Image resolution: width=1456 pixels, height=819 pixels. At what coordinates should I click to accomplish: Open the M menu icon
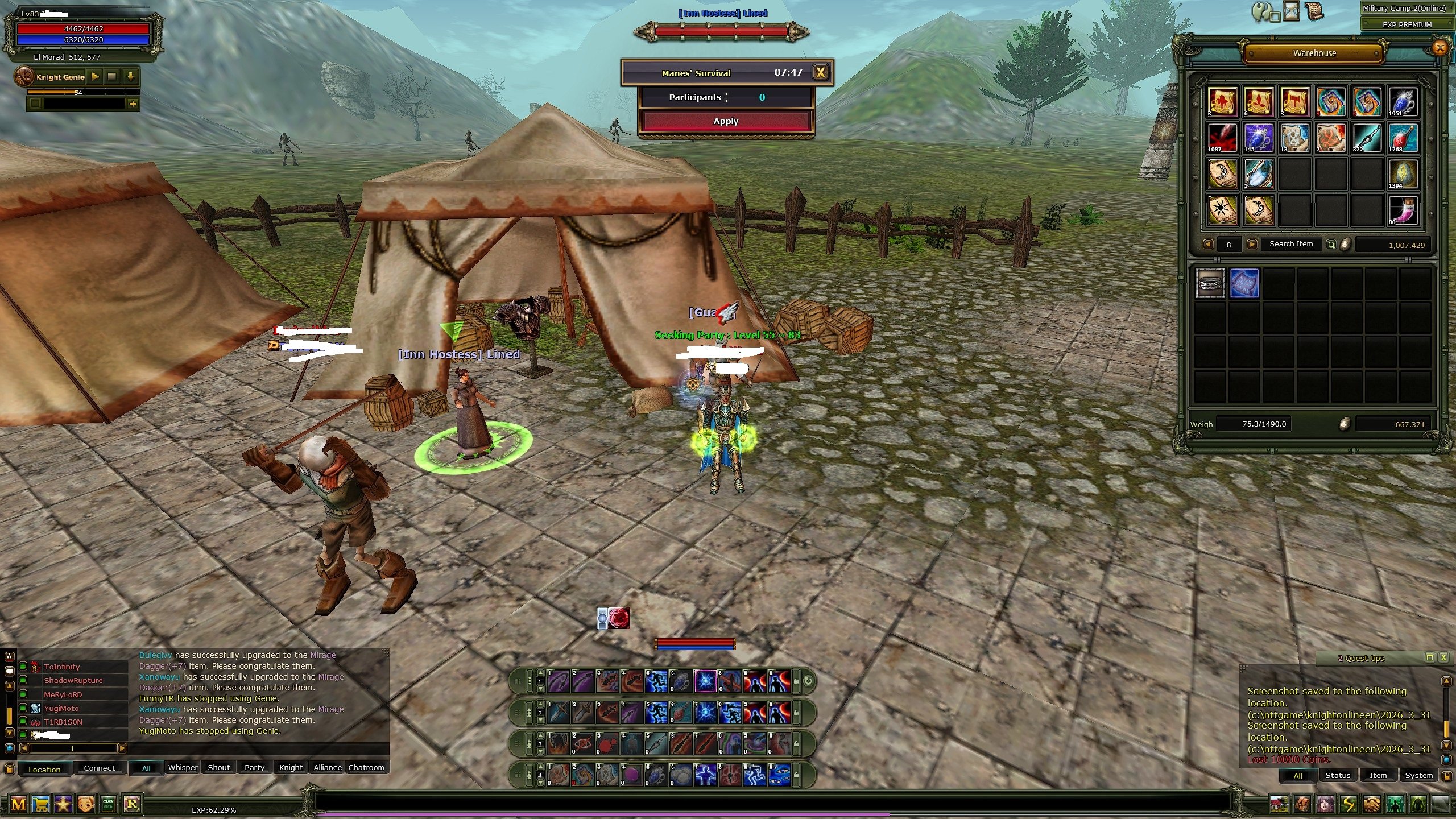click(18, 804)
